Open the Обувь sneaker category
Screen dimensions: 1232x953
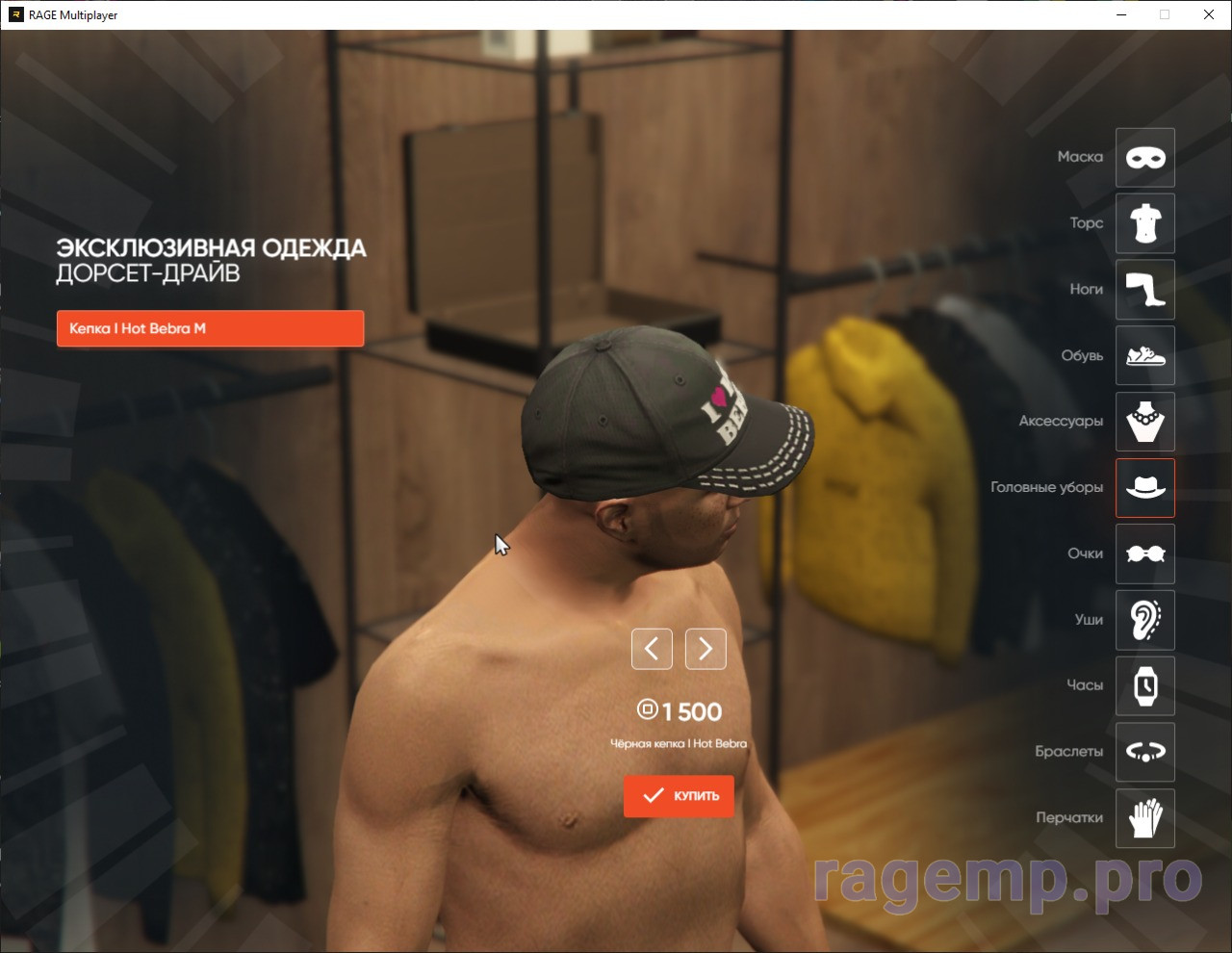[x=1144, y=356]
